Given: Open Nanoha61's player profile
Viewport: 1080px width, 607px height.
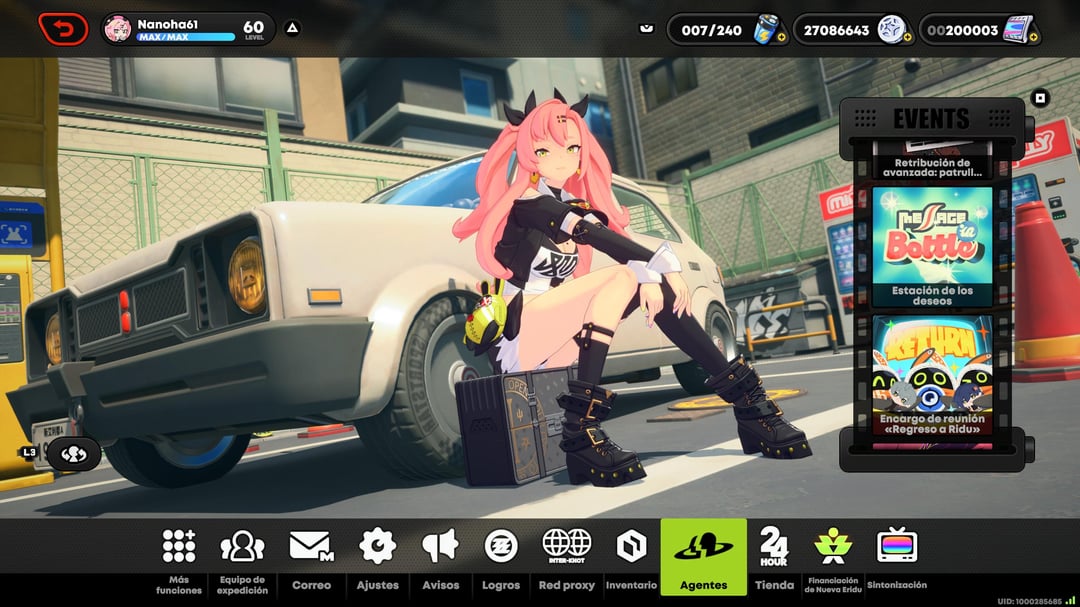Looking at the screenshot, I should point(118,29).
